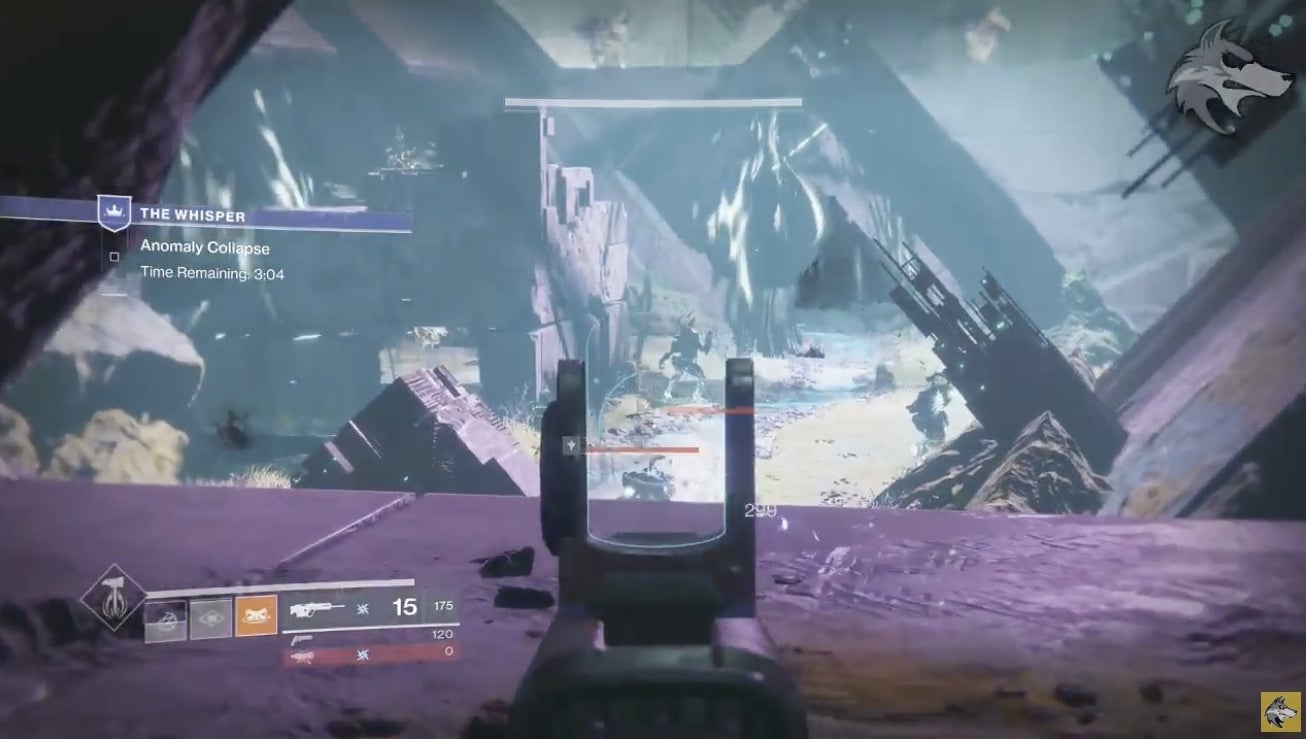Click the grenade ability icon

(164, 616)
